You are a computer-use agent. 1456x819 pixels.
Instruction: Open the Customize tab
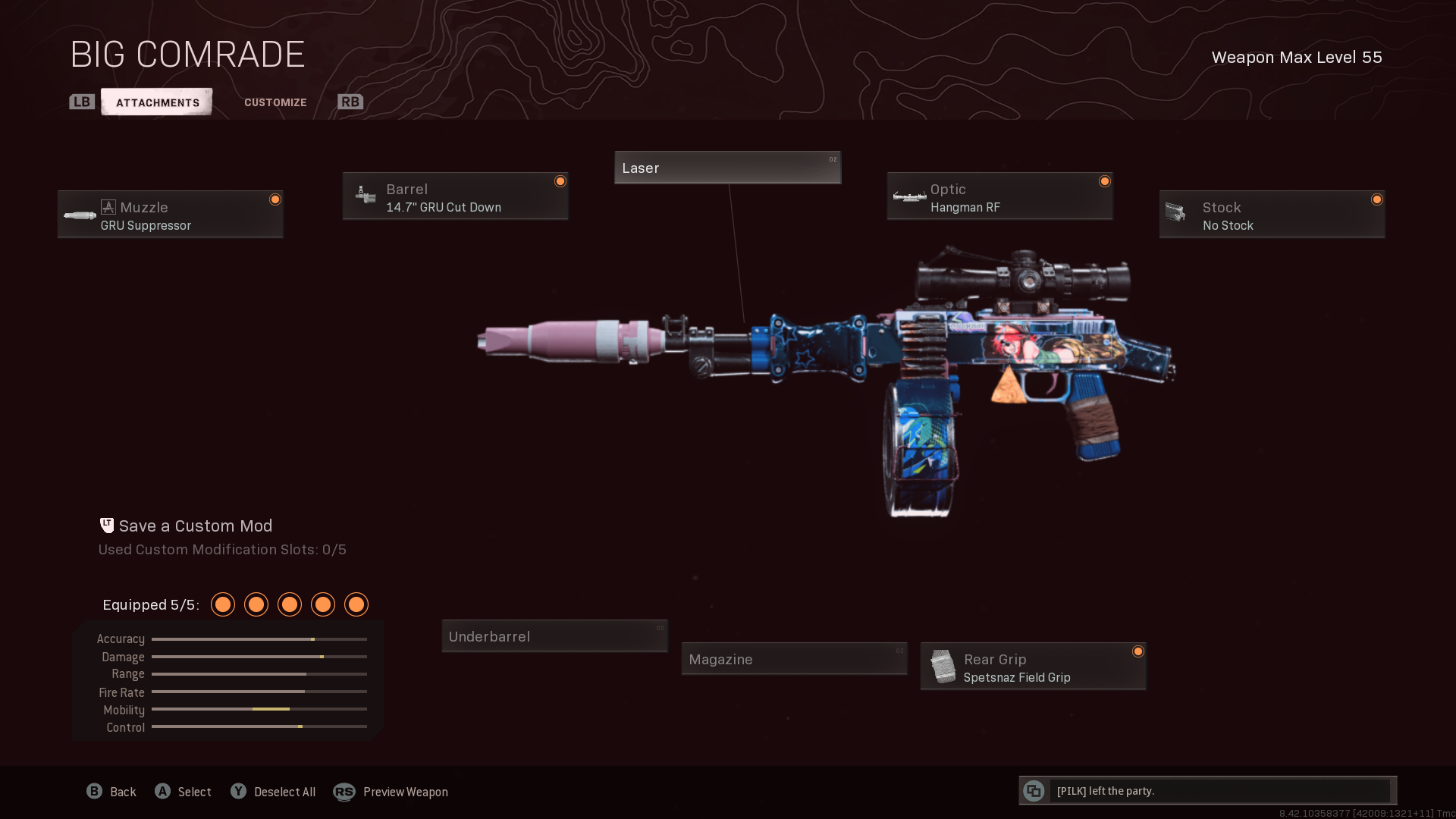click(275, 102)
